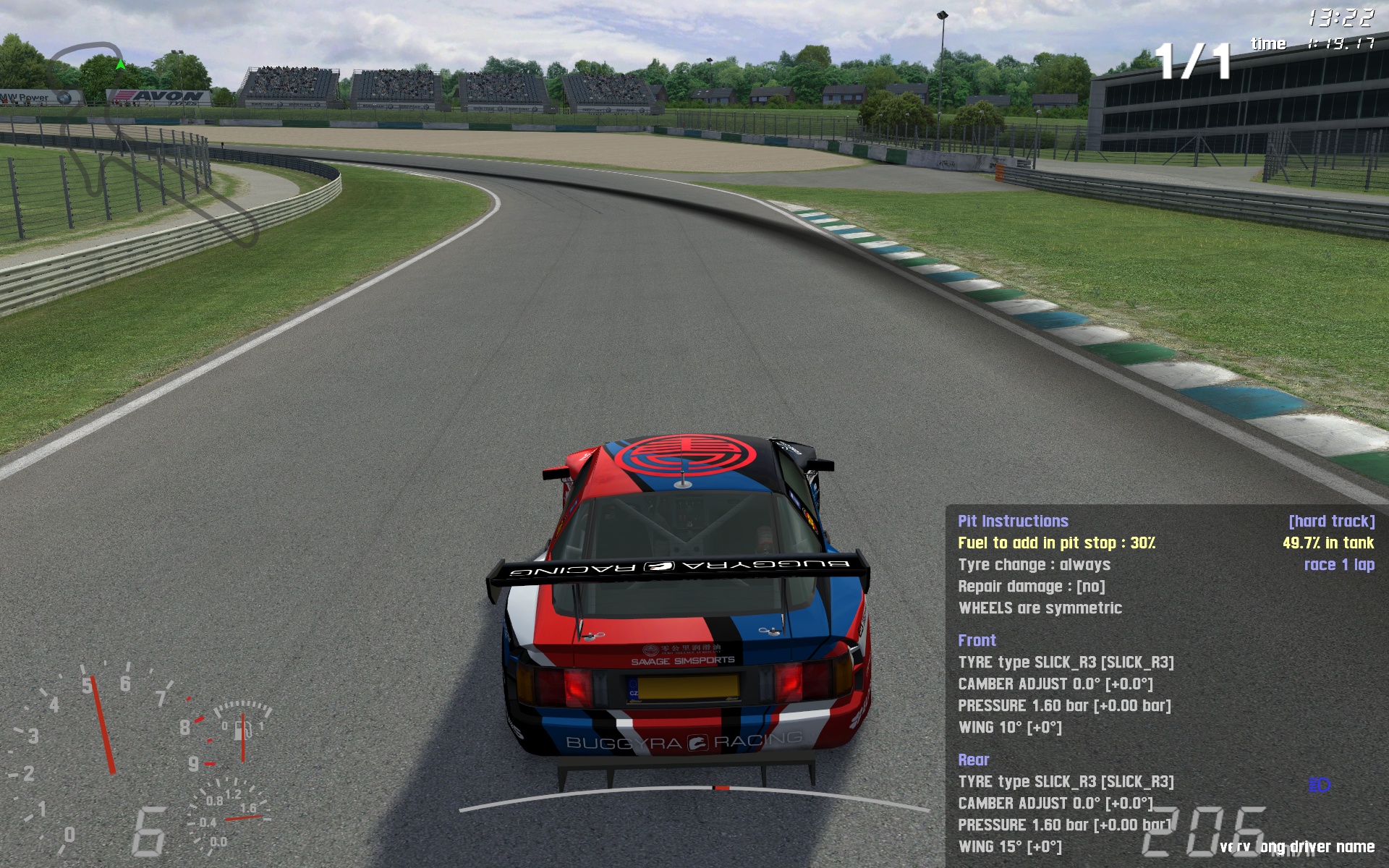
Task: Choose the front CAMBER ADJUST row
Action: point(1055,684)
